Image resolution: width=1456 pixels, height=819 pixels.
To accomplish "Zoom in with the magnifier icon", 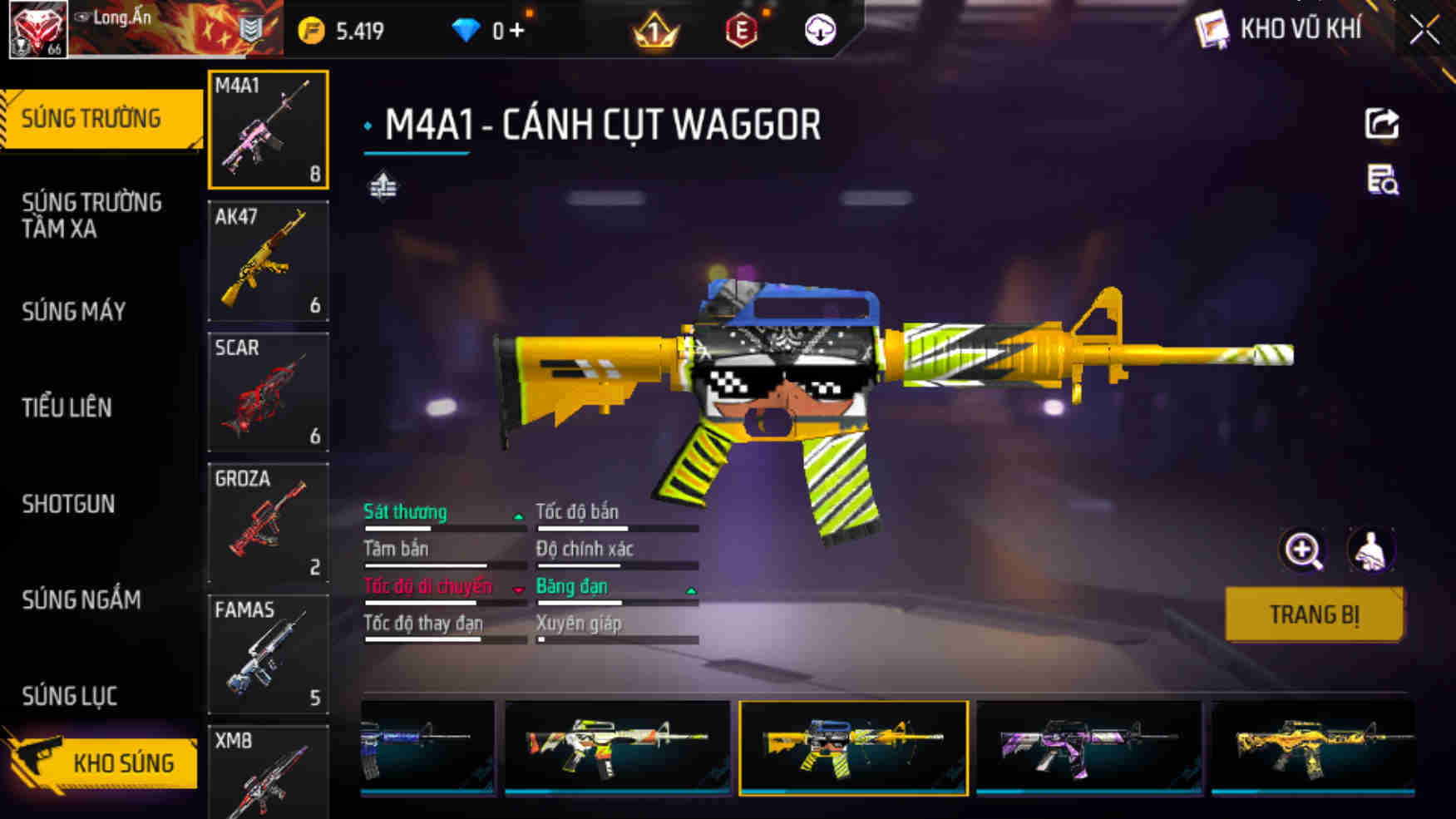I will coord(1302,550).
